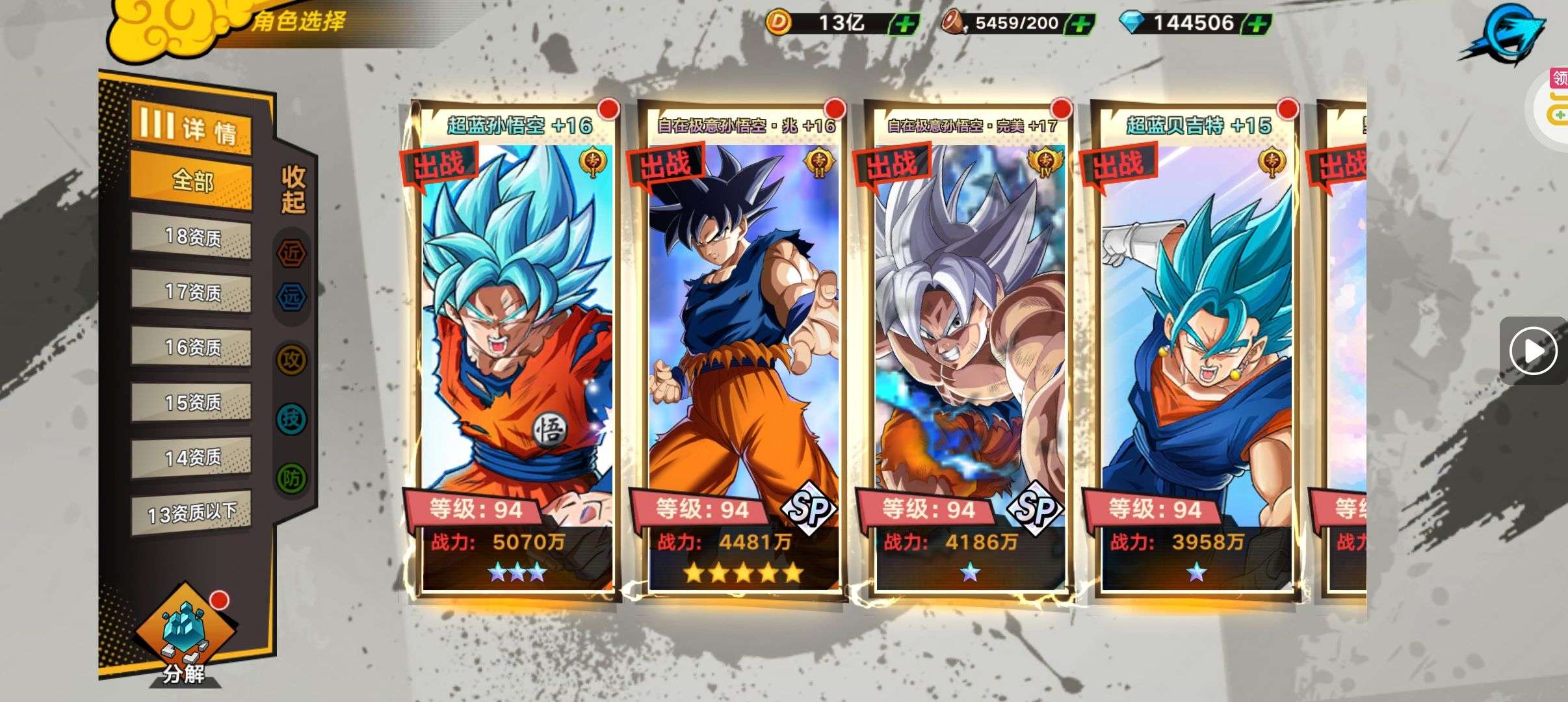Collapse the filter panel with 收起
This screenshot has height=702, width=1568.
click(293, 188)
